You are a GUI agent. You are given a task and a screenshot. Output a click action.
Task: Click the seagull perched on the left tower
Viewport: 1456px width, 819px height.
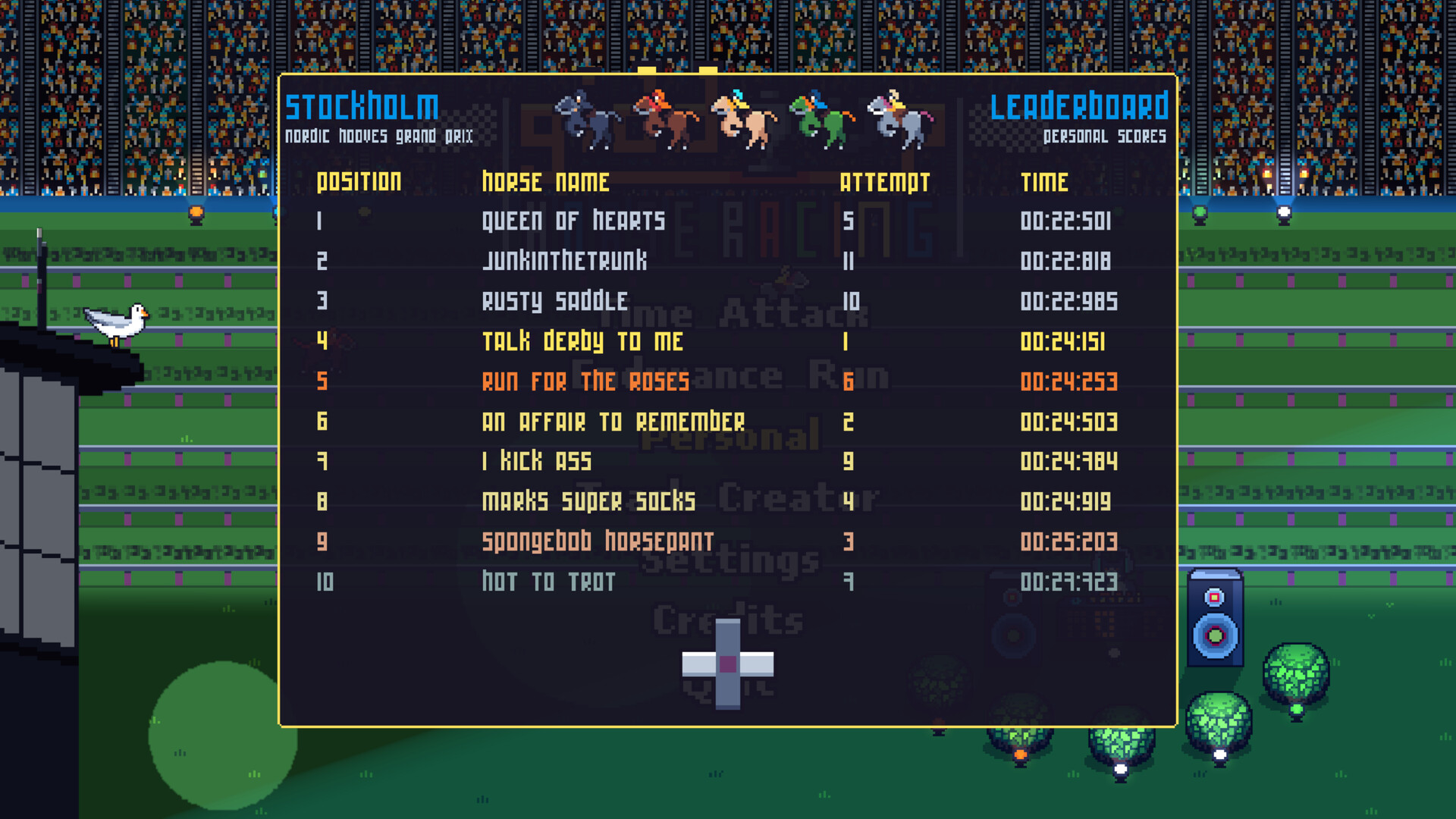pyautogui.click(x=118, y=322)
